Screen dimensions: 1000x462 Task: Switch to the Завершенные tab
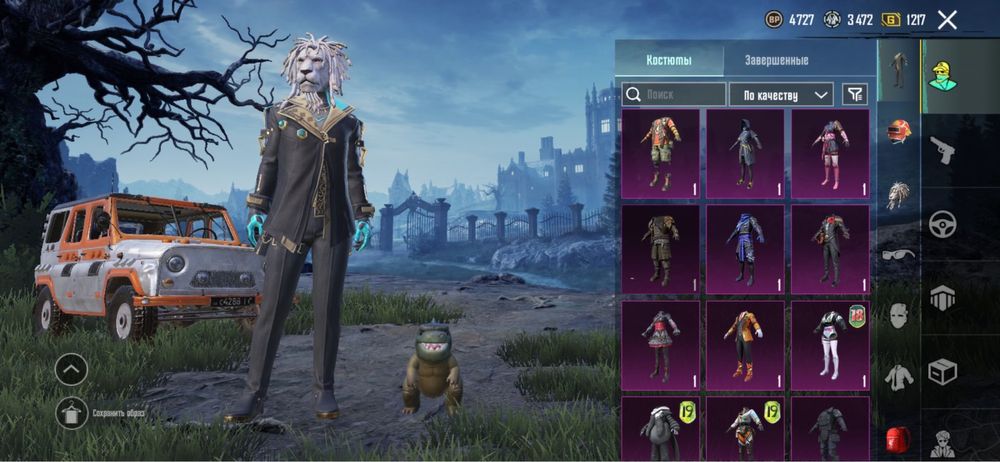click(x=776, y=60)
